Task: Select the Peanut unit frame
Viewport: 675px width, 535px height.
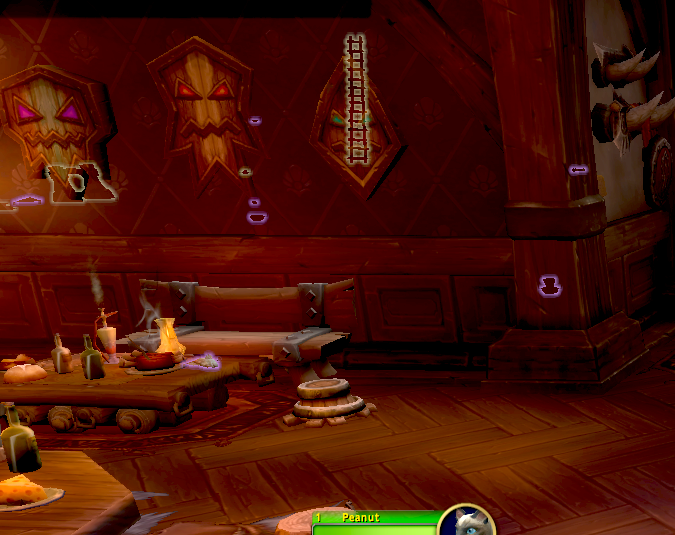Action: [x=377, y=521]
